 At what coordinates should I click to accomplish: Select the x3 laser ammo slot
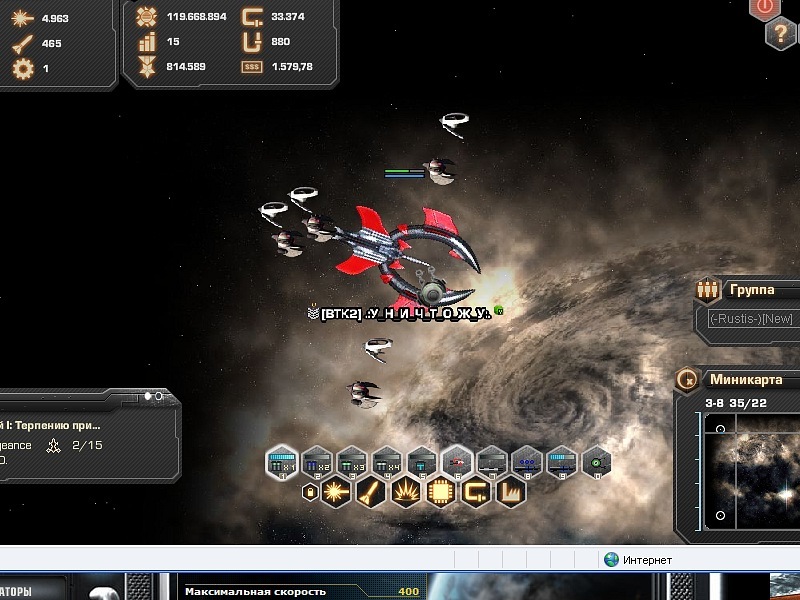(x=352, y=462)
